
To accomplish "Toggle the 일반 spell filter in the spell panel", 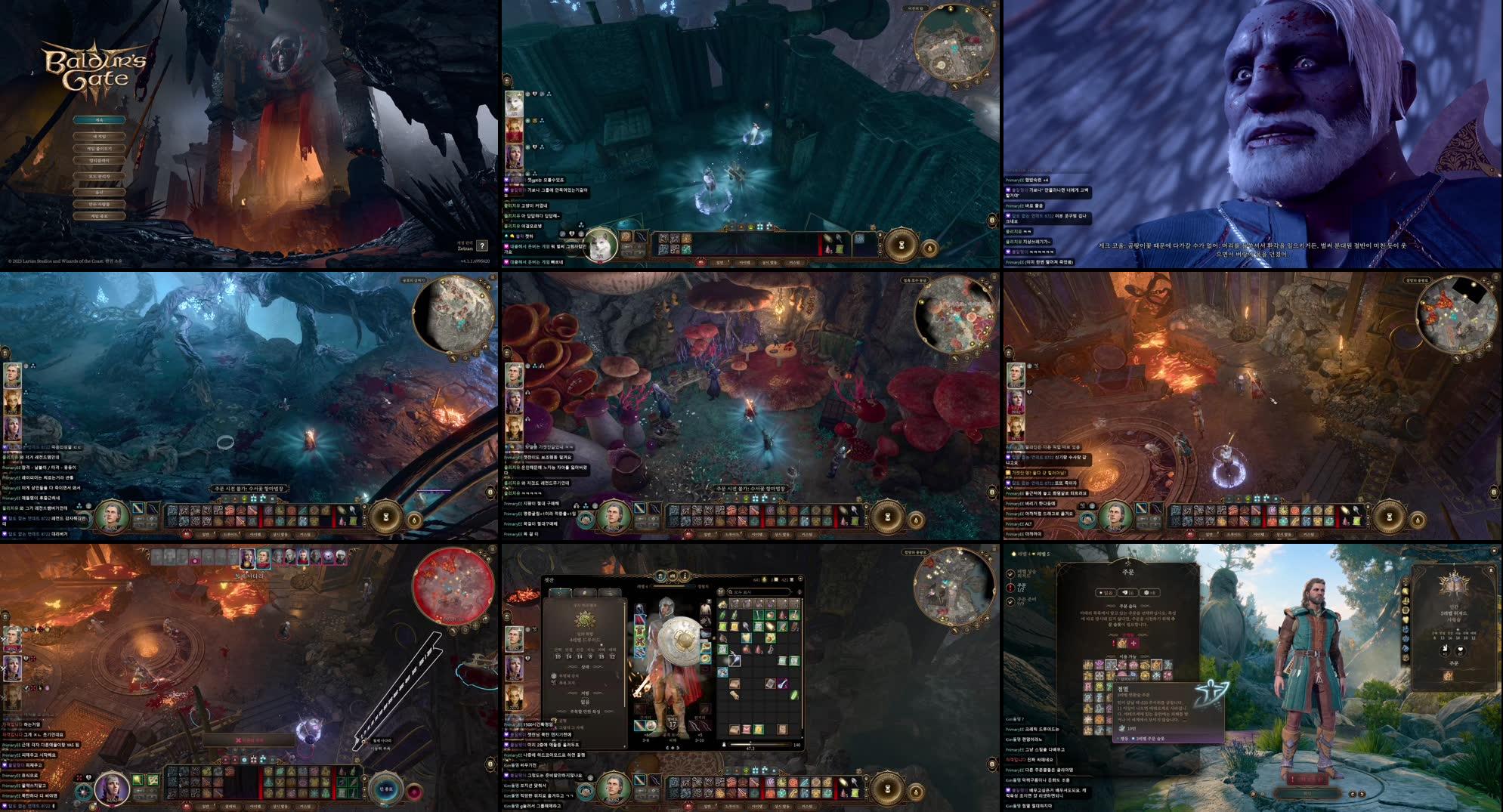I will tap(1106, 592).
